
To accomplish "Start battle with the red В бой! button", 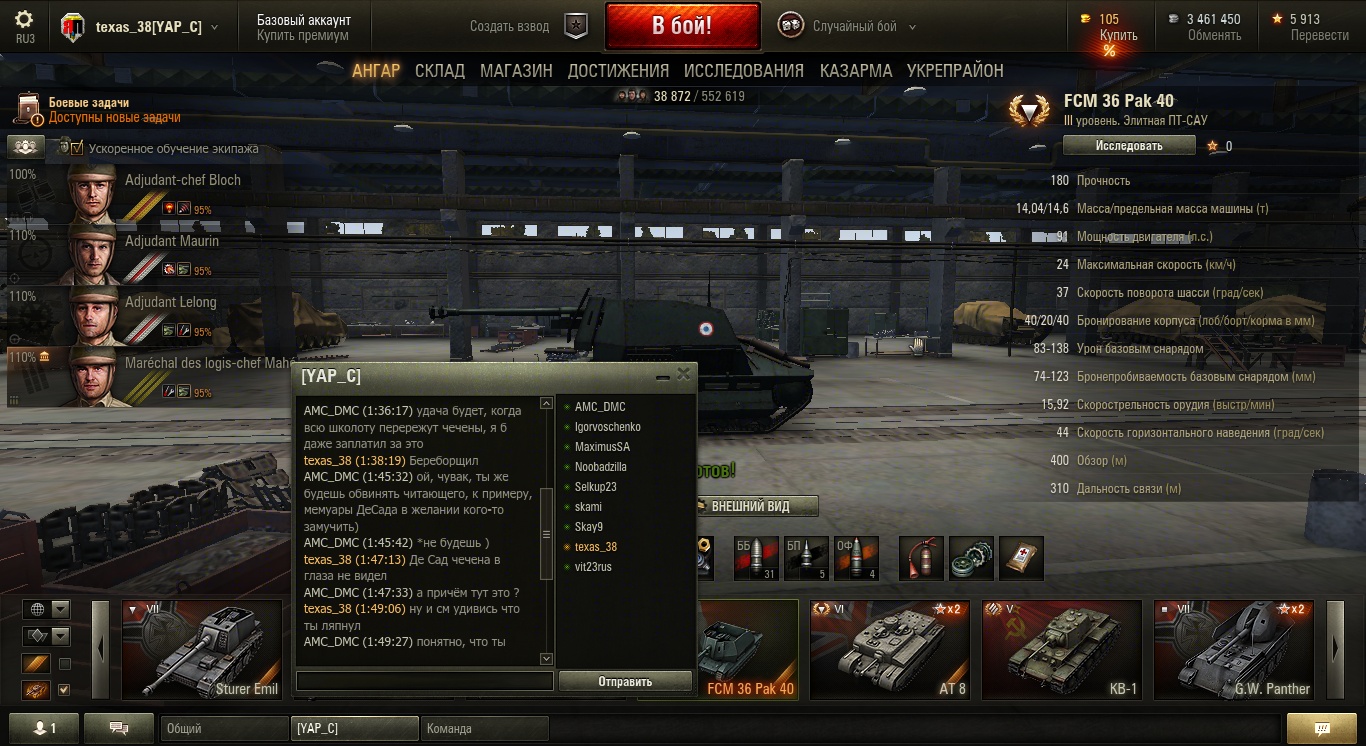I will [682, 26].
